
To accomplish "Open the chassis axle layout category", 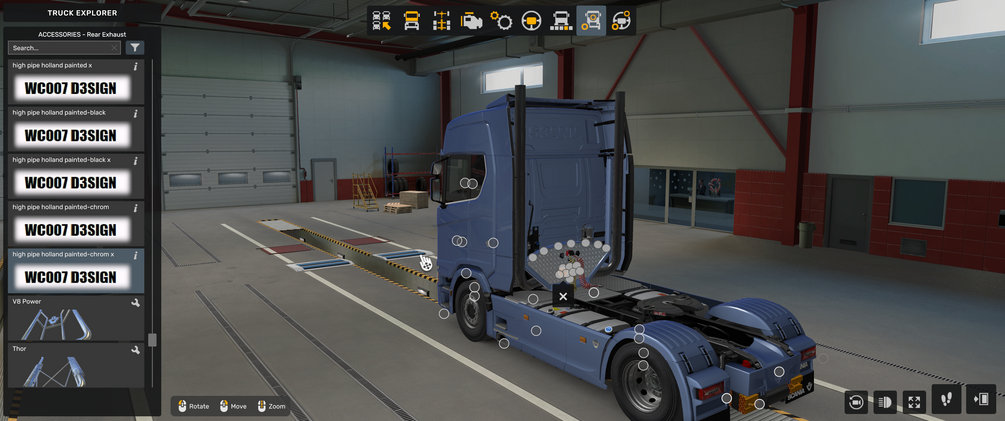I will pyautogui.click(x=442, y=21).
